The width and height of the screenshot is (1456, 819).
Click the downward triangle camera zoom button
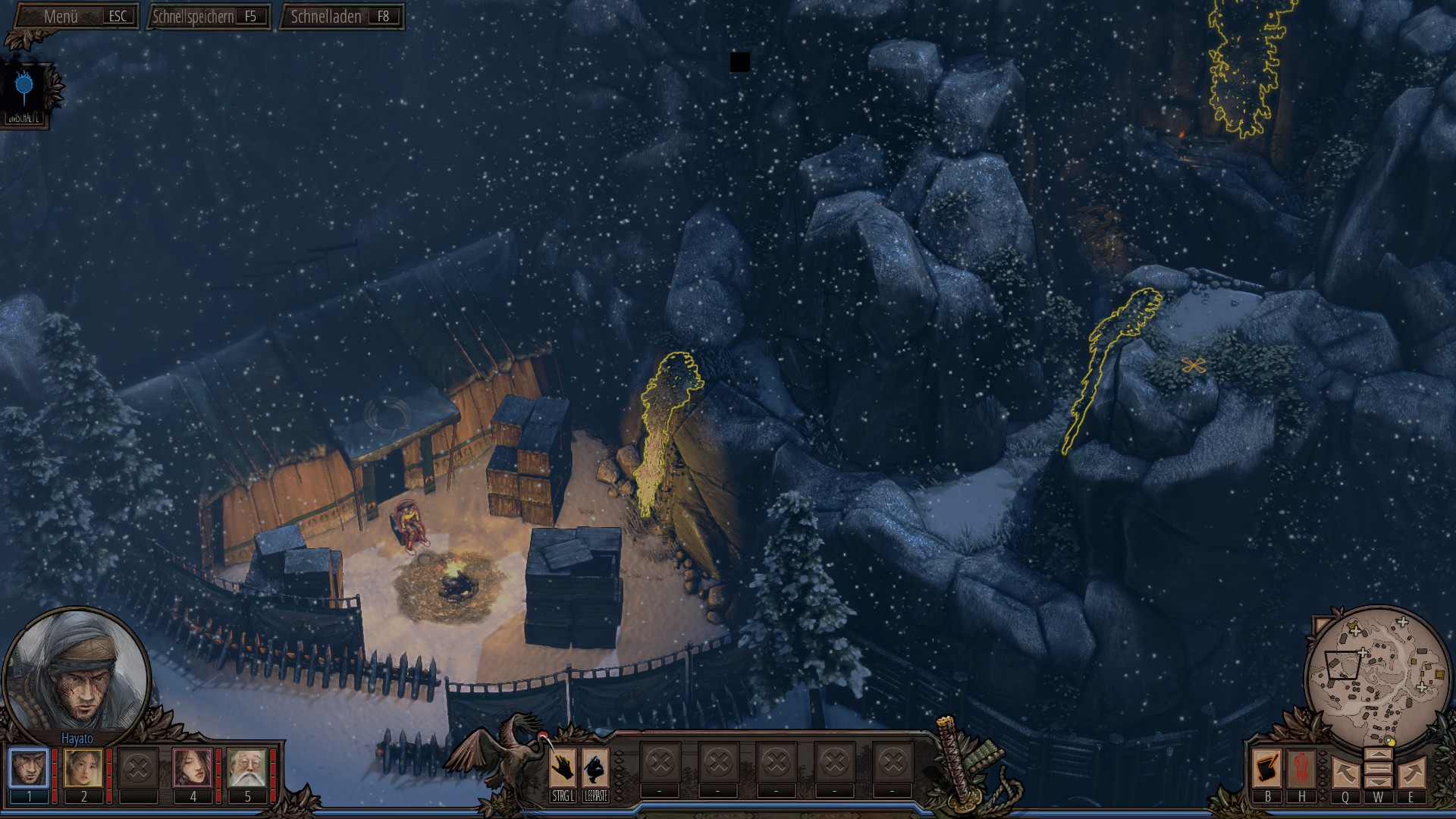click(x=1378, y=783)
